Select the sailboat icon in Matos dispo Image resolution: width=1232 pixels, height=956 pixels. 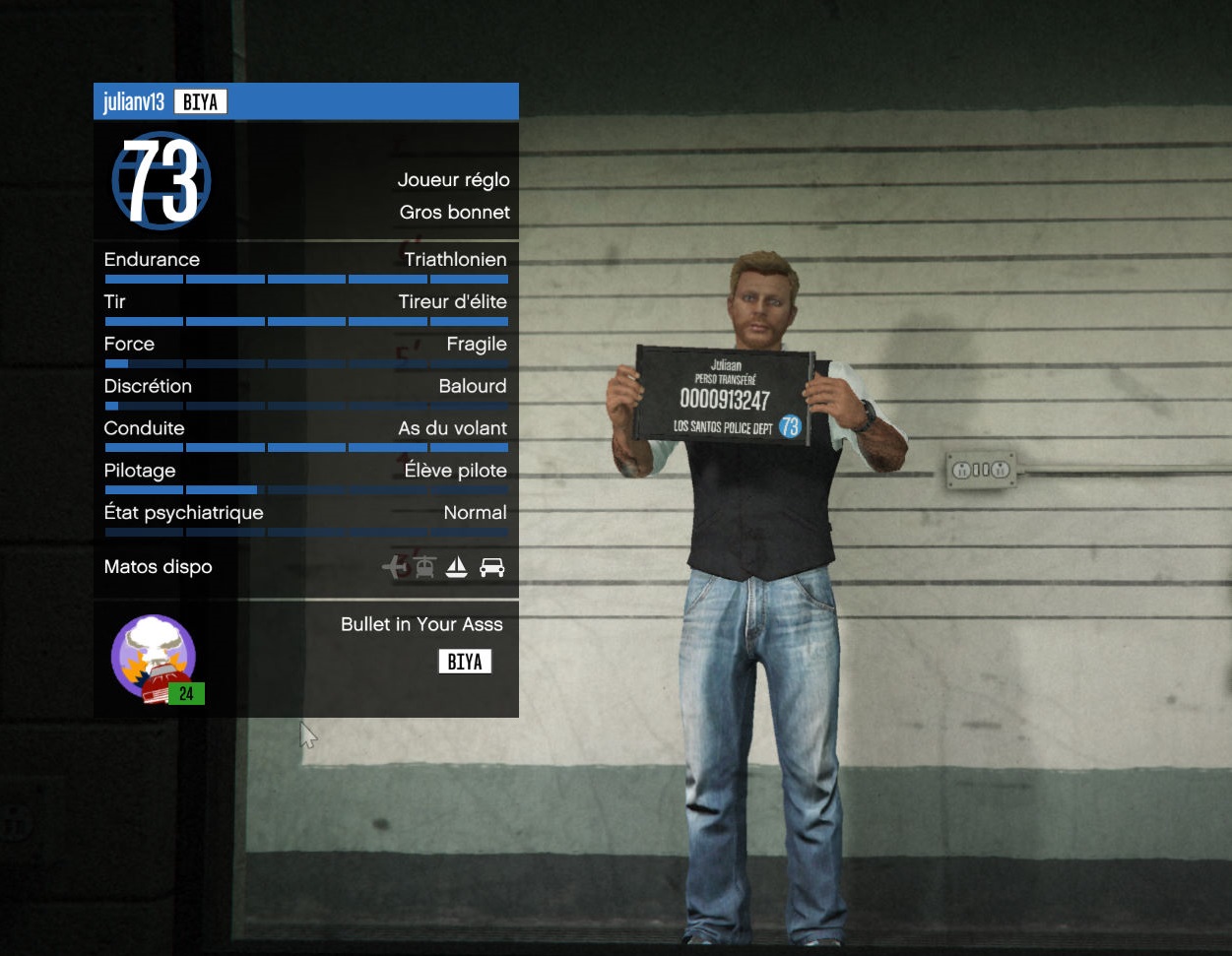457,567
